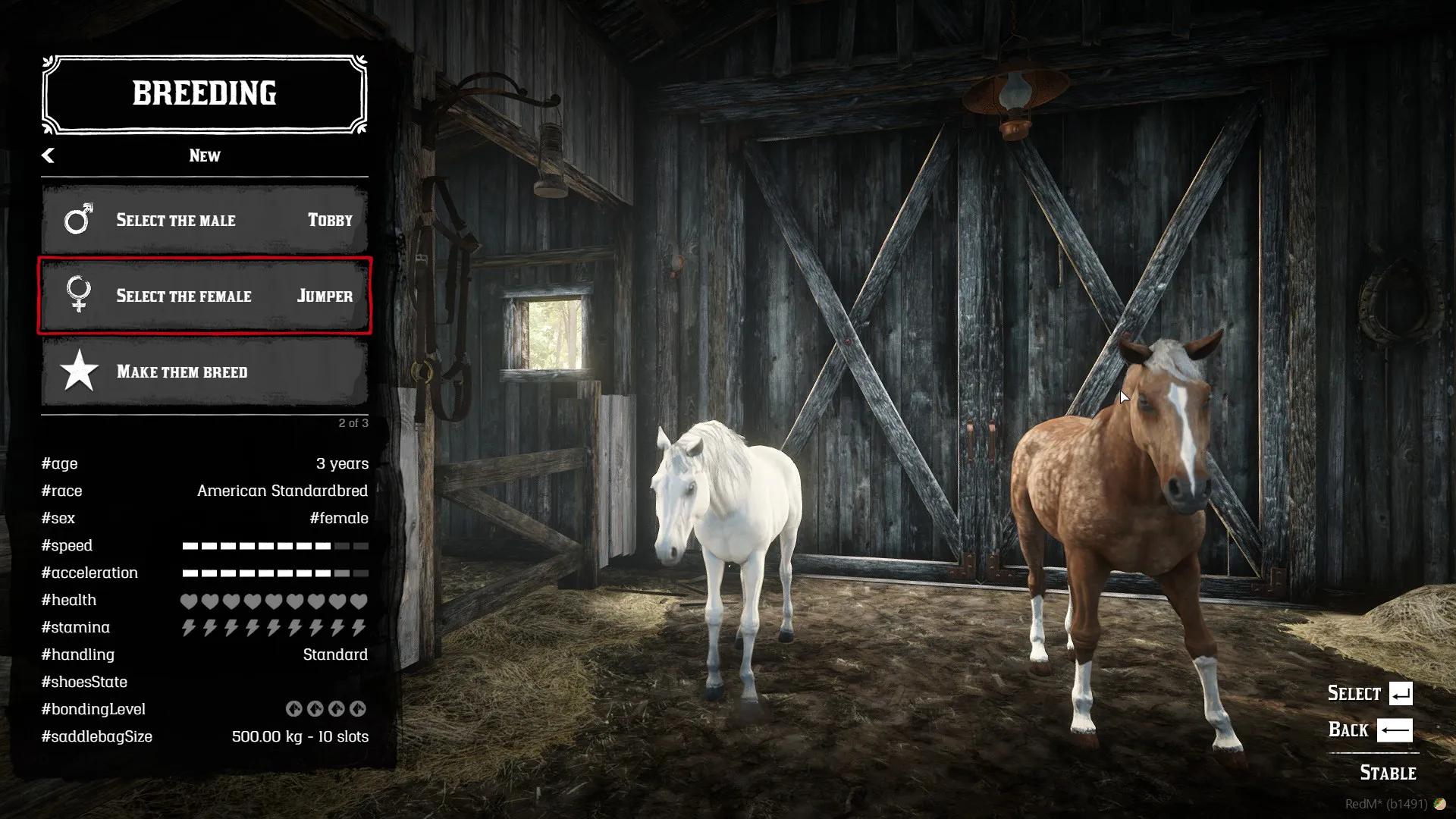The width and height of the screenshot is (1456, 819).
Task: Click a bonding level arrow icon
Action: 294,708
